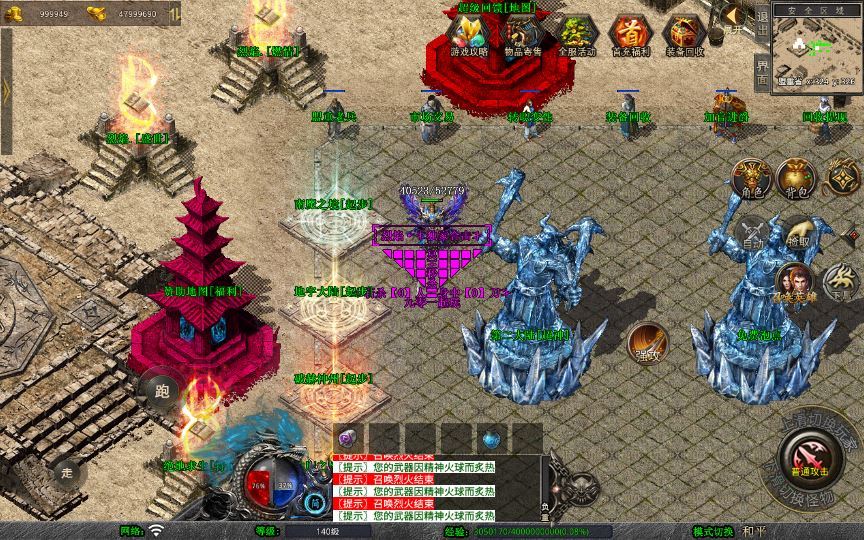
Task: Activate the 强攻 forced attack button
Action: [x=648, y=342]
